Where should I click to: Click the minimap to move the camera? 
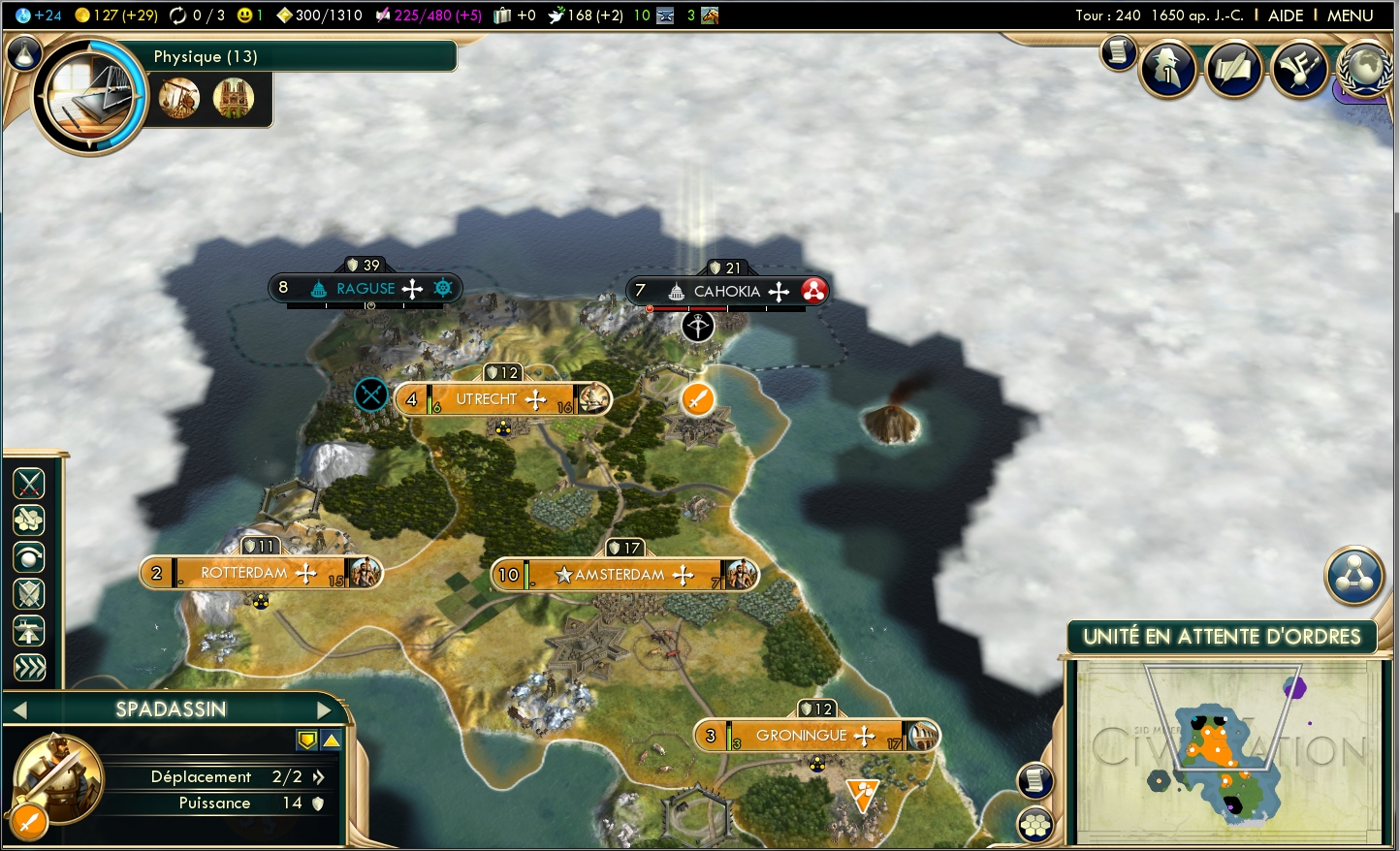(x=1227, y=751)
